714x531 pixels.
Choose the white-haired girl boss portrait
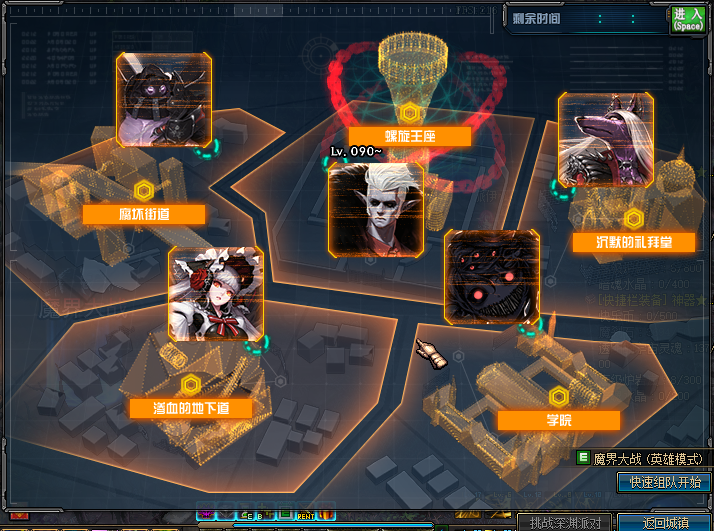click(216, 293)
